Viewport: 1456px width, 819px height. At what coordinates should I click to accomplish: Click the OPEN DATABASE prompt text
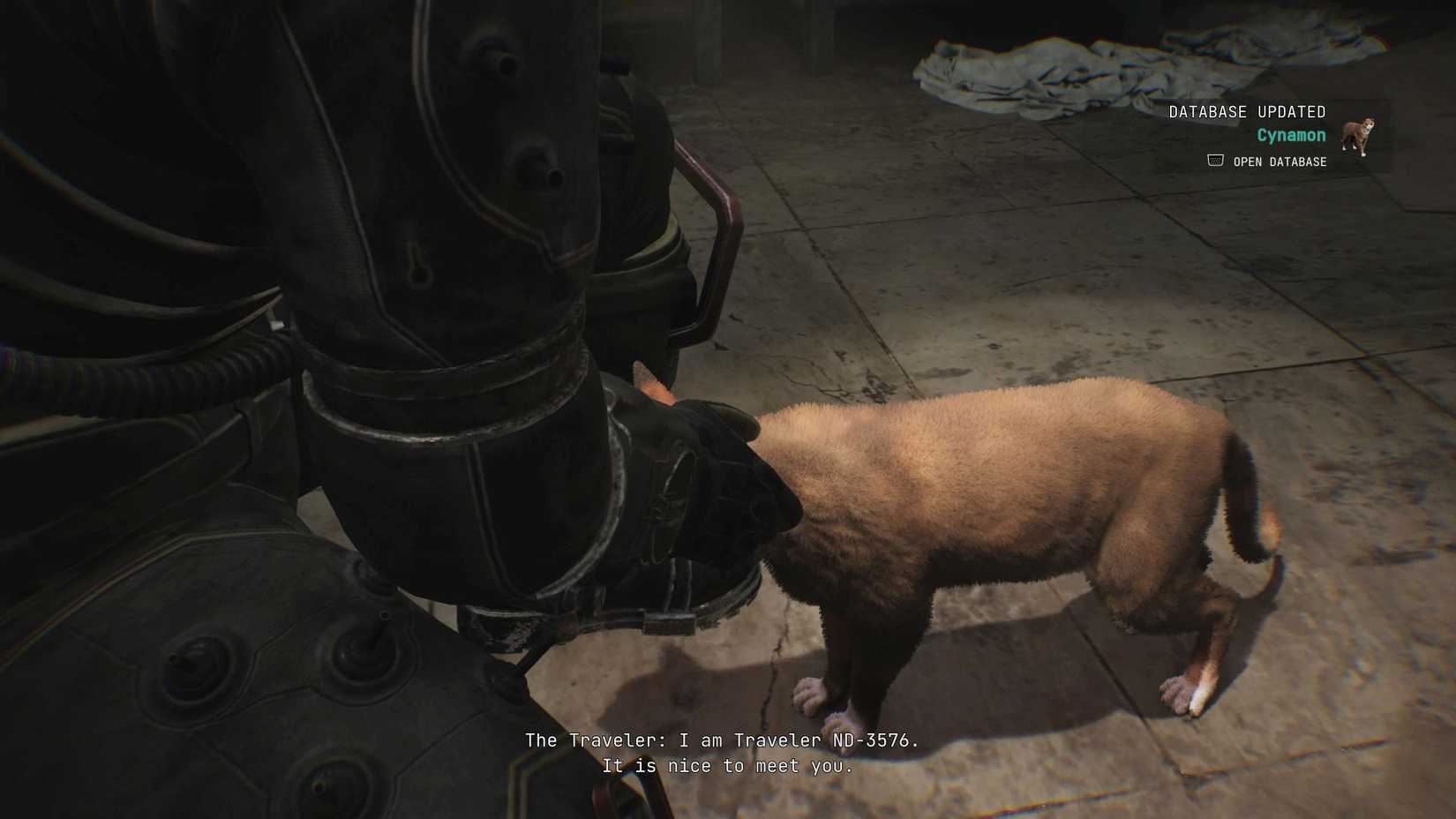pos(1280,162)
